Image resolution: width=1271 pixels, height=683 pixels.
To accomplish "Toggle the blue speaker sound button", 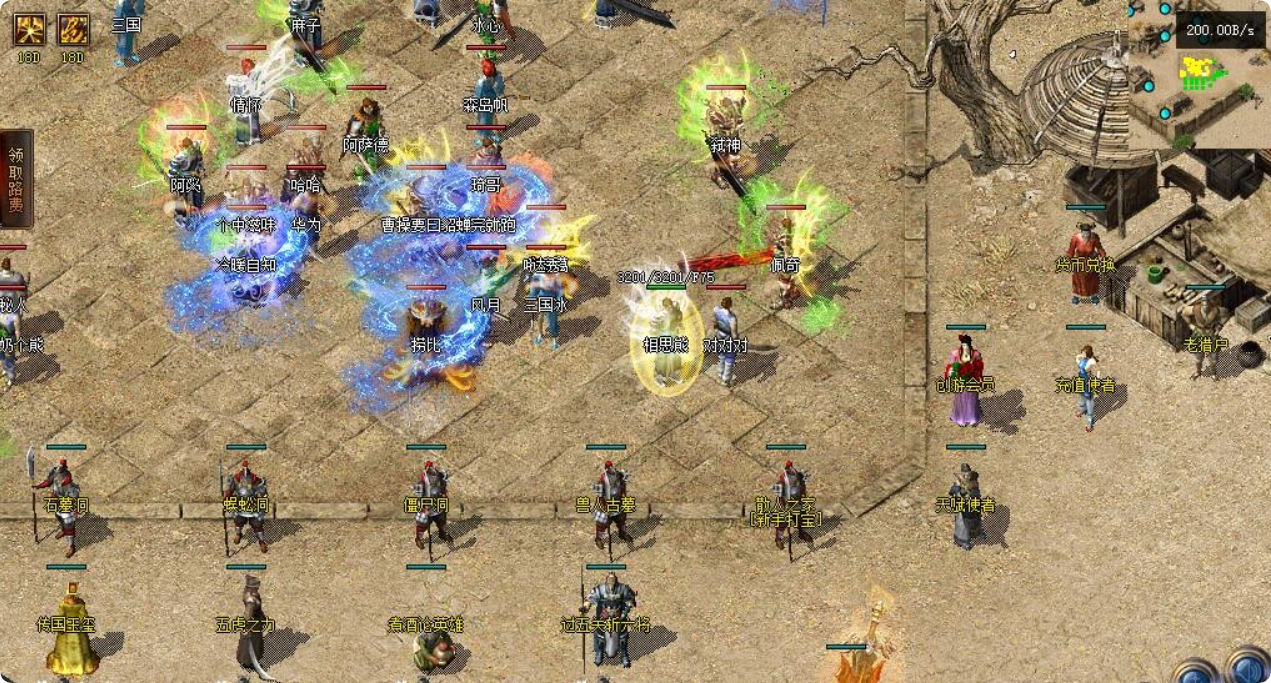I will (x=1248, y=668).
